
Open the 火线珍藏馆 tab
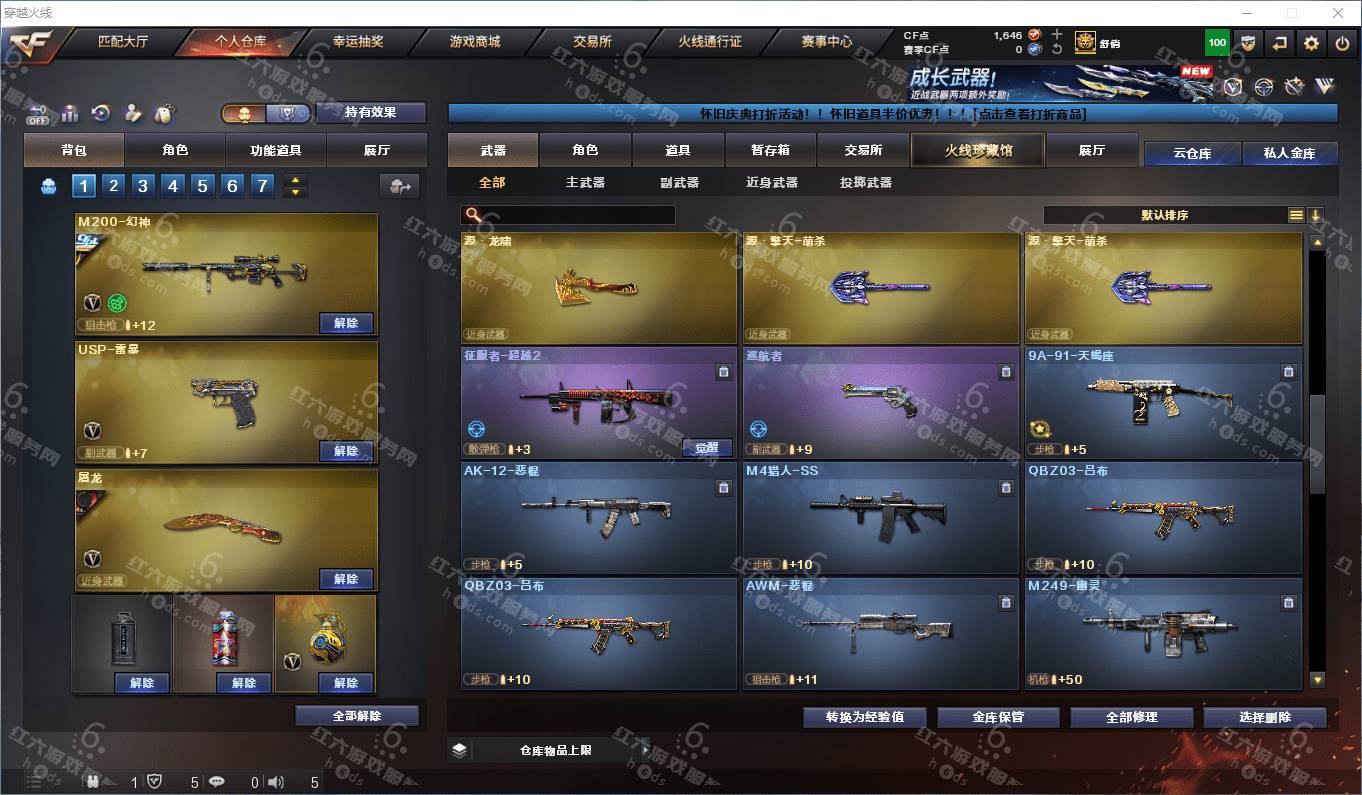[x=977, y=150]
